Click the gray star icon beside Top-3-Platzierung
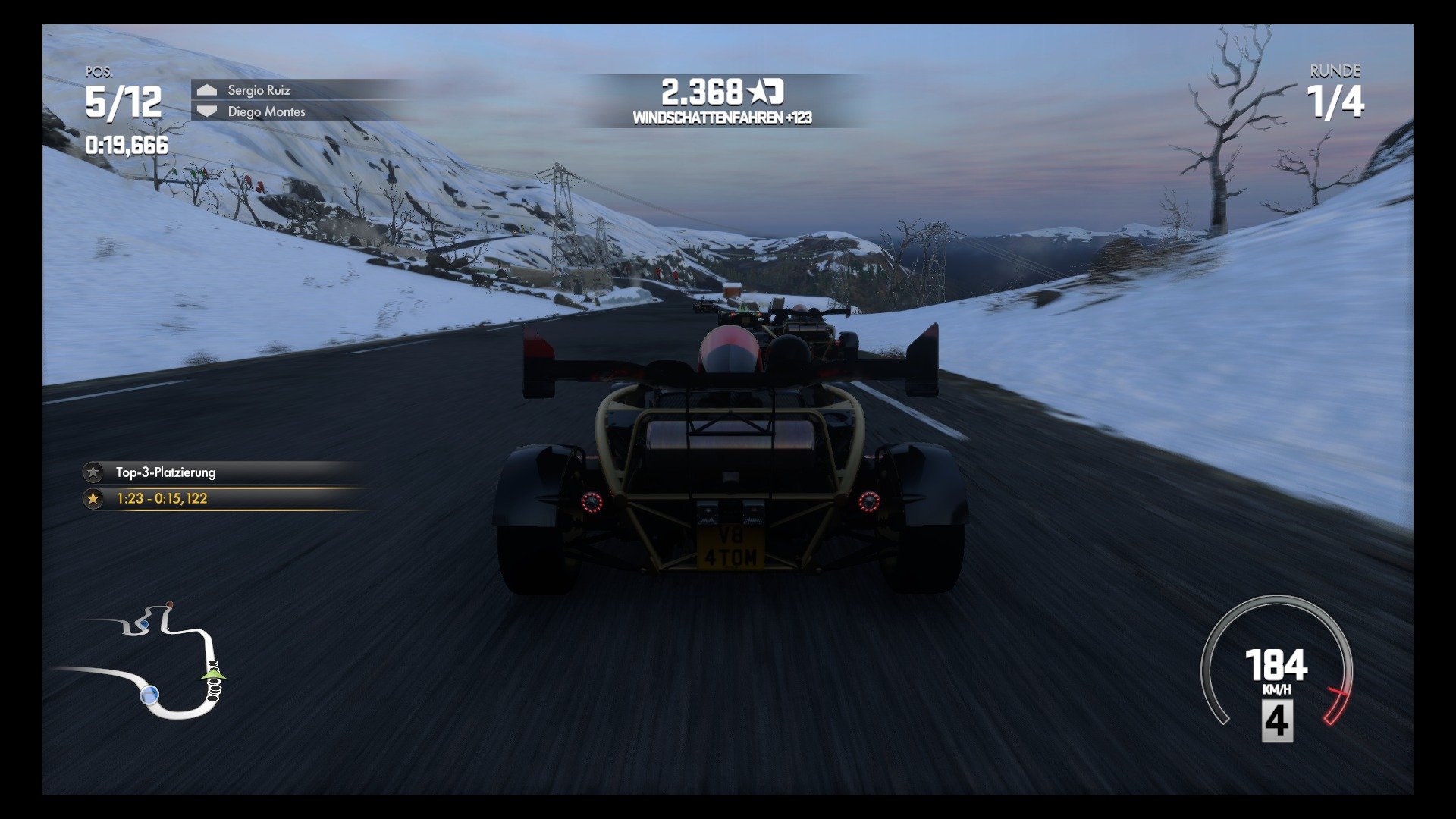This screenshot has width=1456, height=819. (x=91, y=472)
